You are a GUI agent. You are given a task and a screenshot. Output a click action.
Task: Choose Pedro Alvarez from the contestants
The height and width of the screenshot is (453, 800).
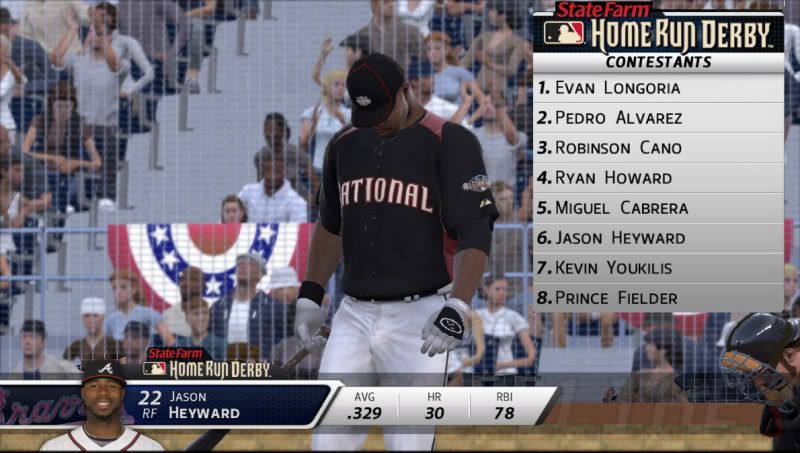click(x=656, y=118)
